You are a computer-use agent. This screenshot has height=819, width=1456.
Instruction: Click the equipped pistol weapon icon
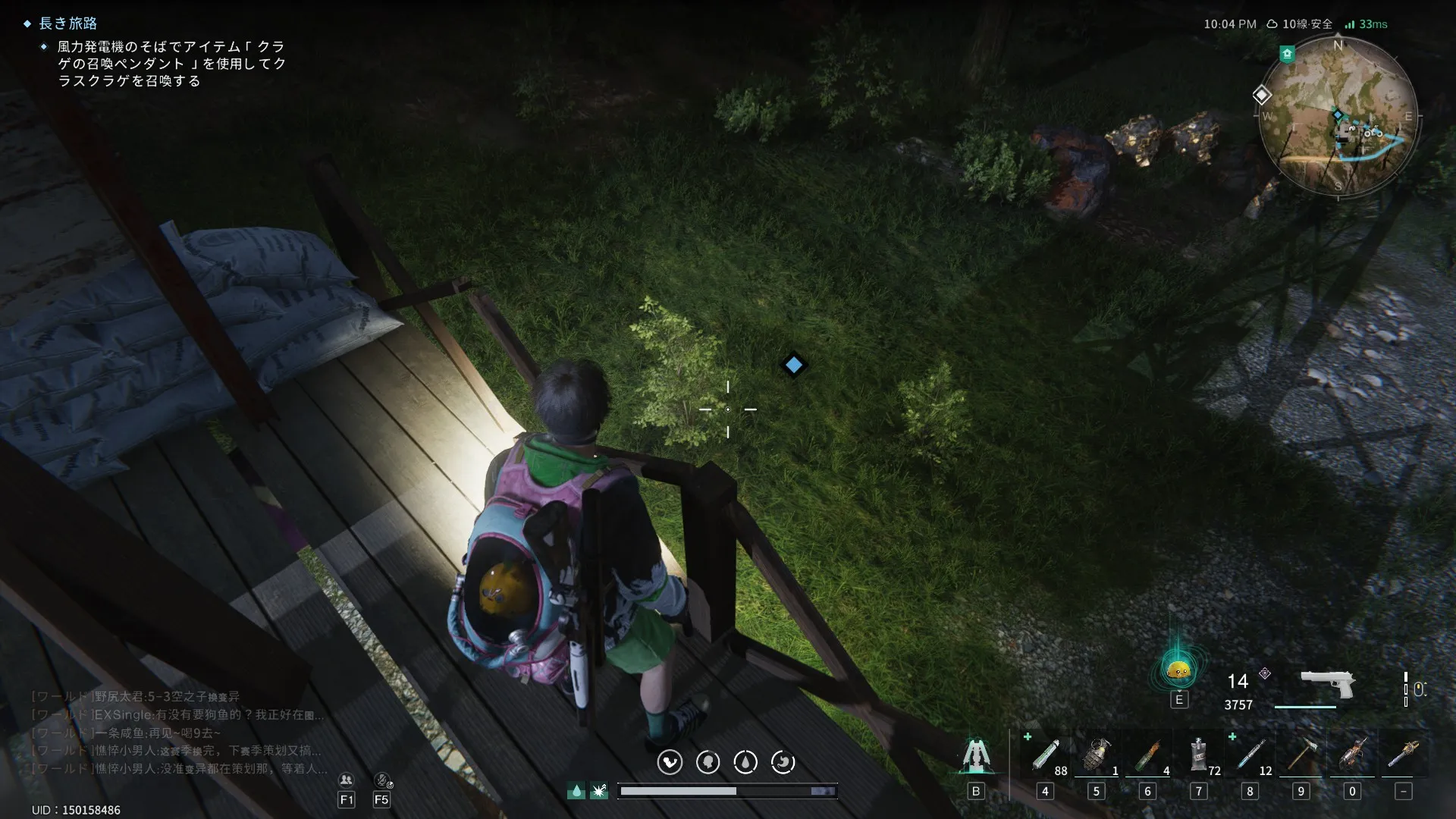[1327, 684]
